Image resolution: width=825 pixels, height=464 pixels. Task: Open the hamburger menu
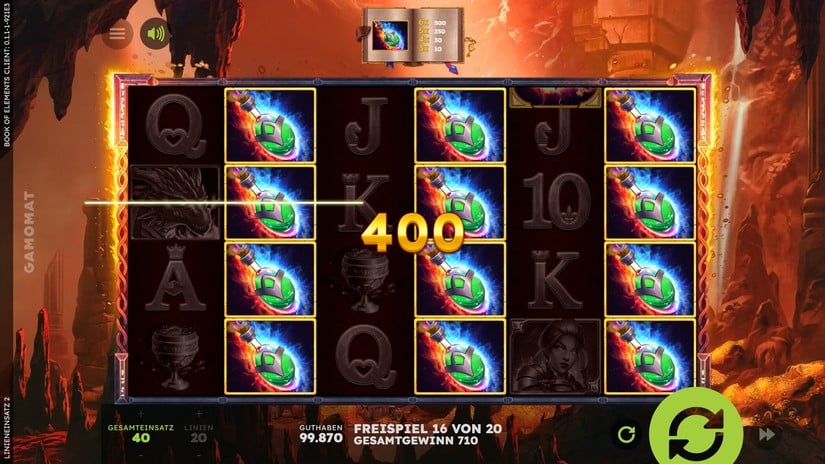[x=118, y=34]
